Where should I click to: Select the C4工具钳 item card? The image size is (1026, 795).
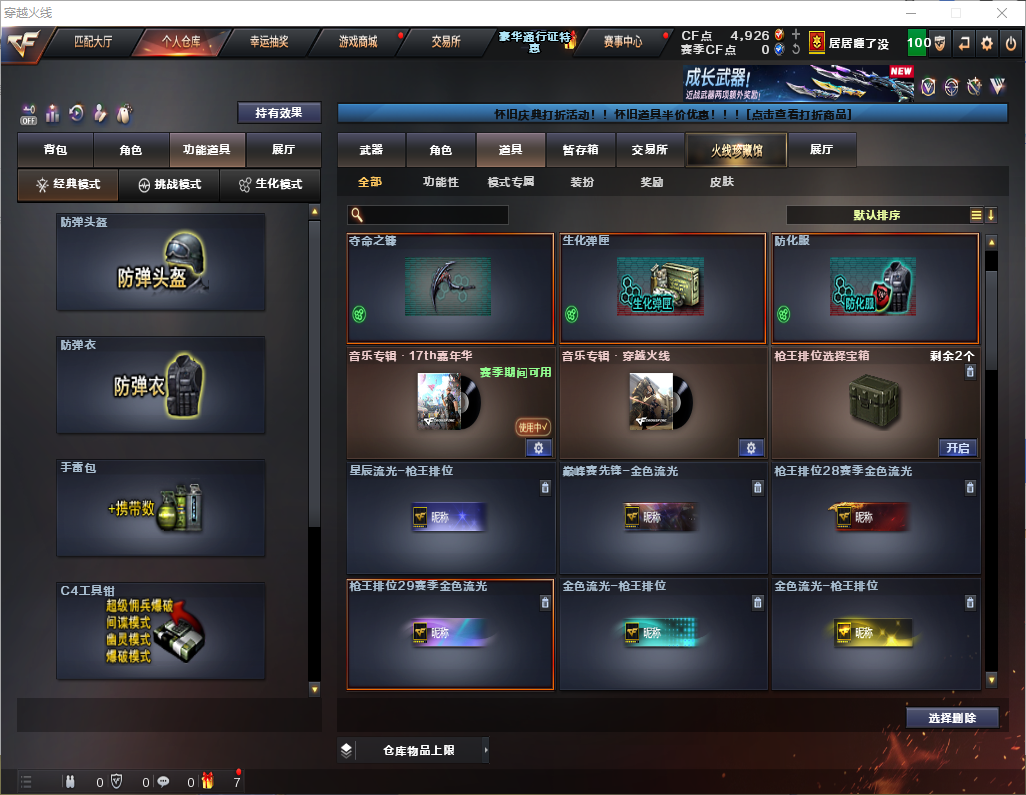pyautogui.click(x=161, y=631)
